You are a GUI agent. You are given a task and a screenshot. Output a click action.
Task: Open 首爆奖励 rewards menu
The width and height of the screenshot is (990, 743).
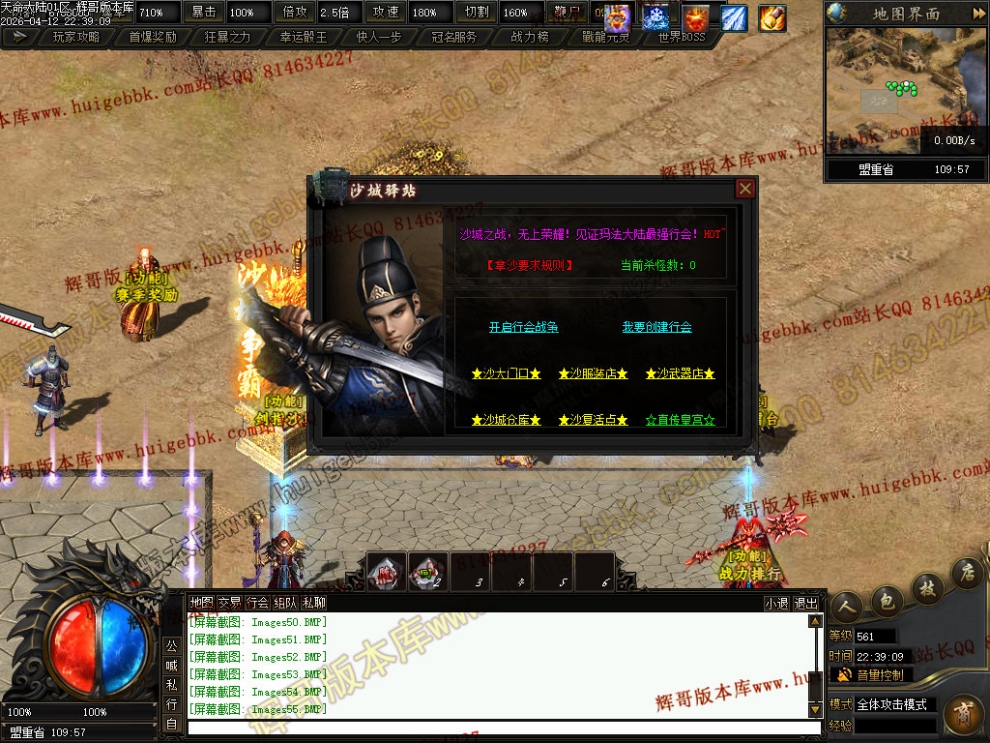click(x=153, y=37)
